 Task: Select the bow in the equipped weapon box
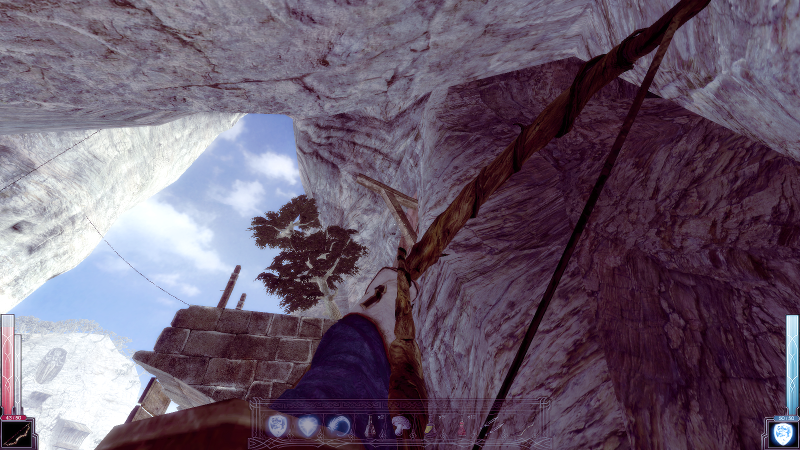[x=17, y=432]
